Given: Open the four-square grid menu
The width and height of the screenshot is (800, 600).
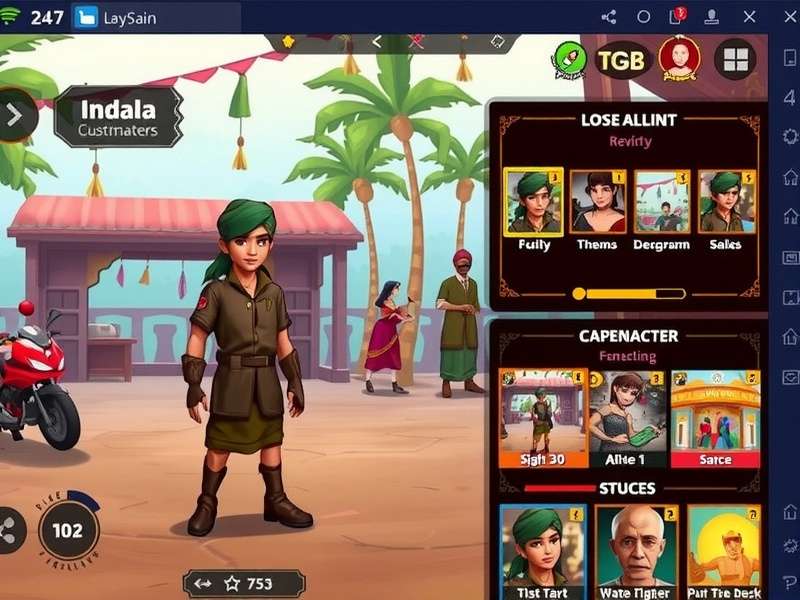Looking at the screenshot, I should pos(736,60).
